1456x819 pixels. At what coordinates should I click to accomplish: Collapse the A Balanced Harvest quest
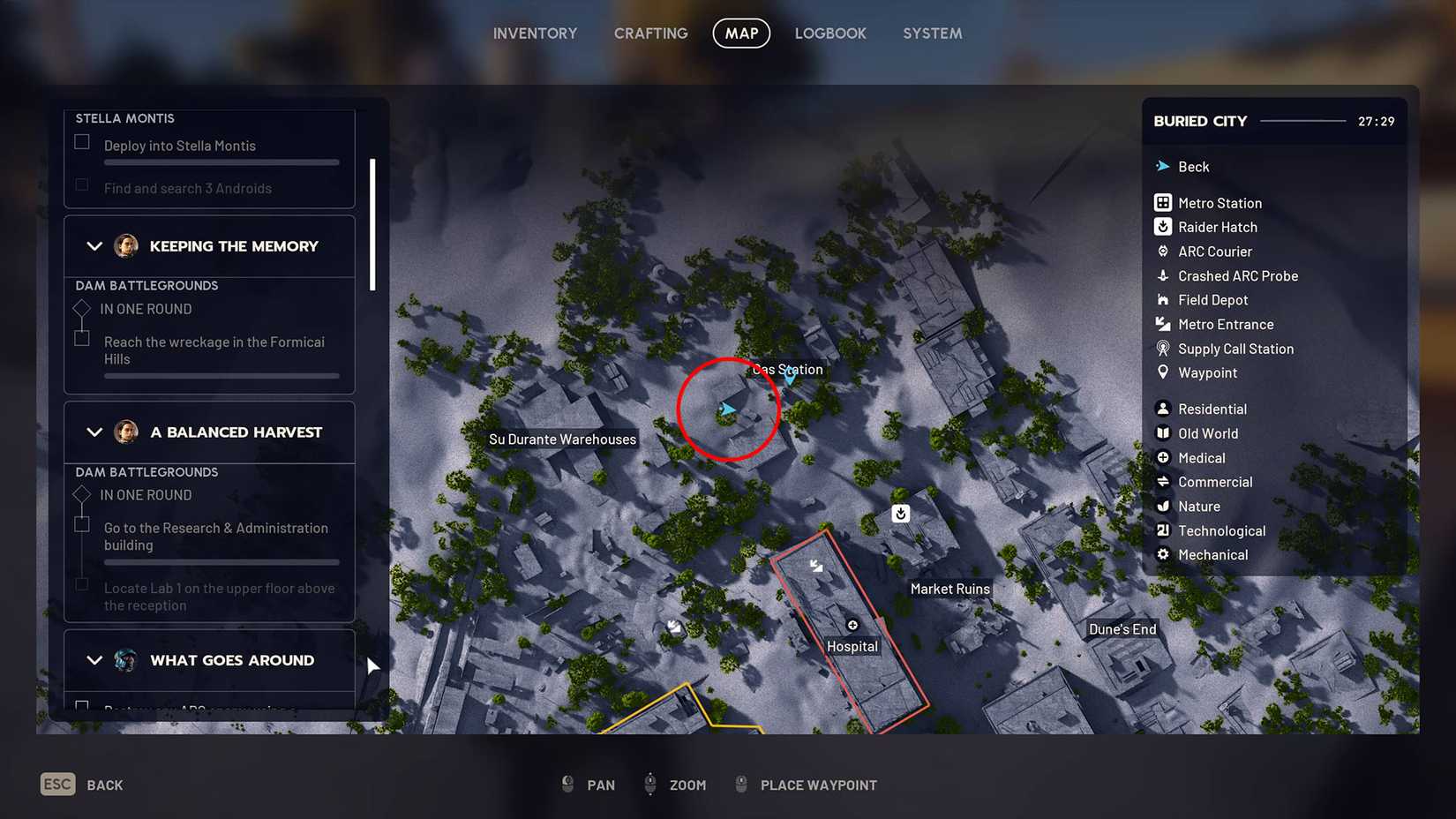94,432
